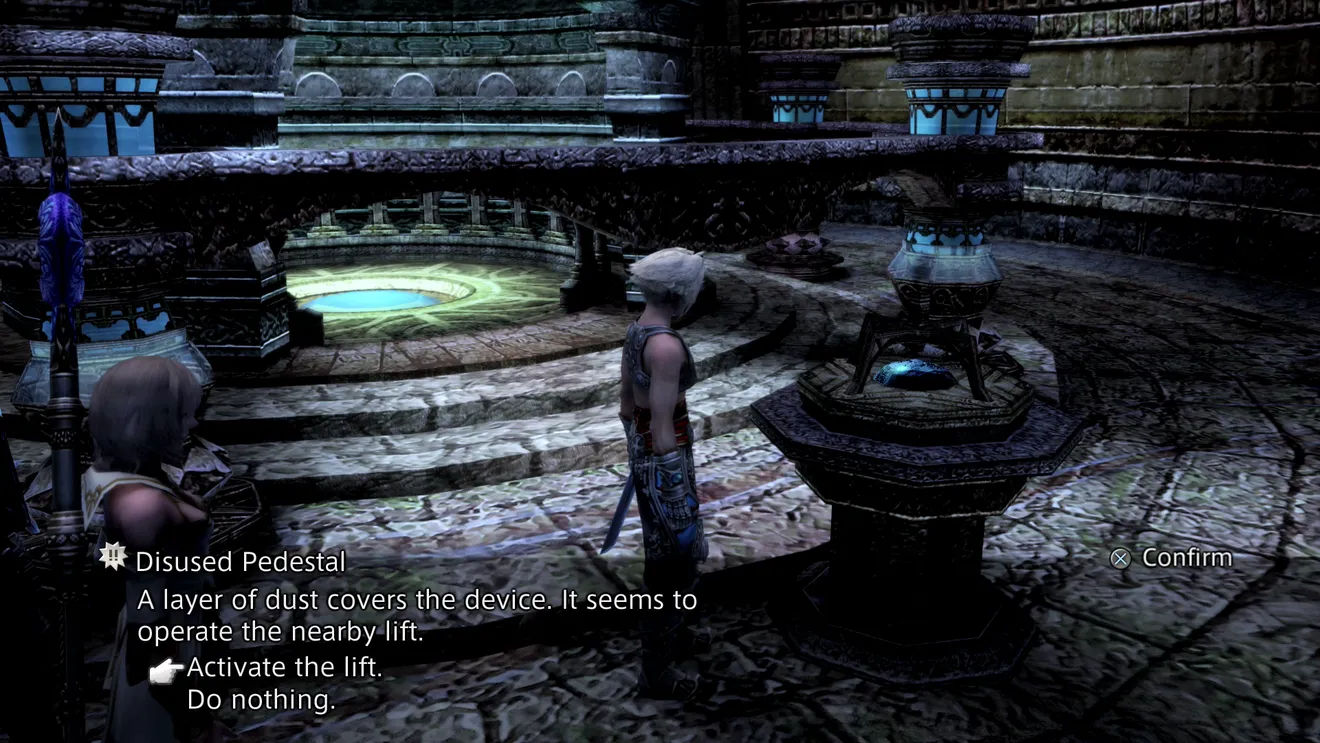Viewport: 1320px width, 743px height.
Task: Select the "Do nothing." option
Action: [260, 700]
